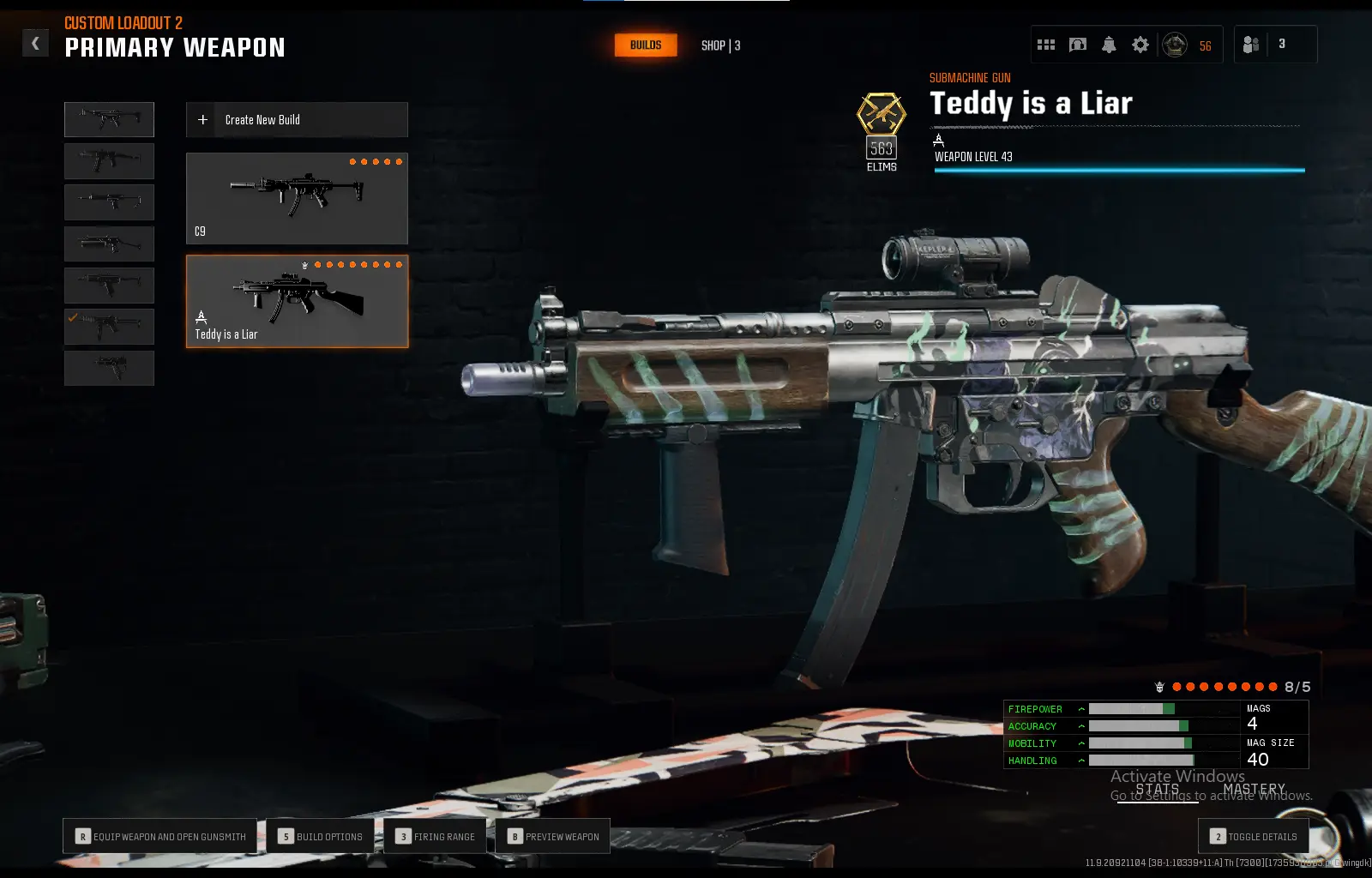1372x878 pixels.
Task: Switch to the Builds tab
Action: 646,45
